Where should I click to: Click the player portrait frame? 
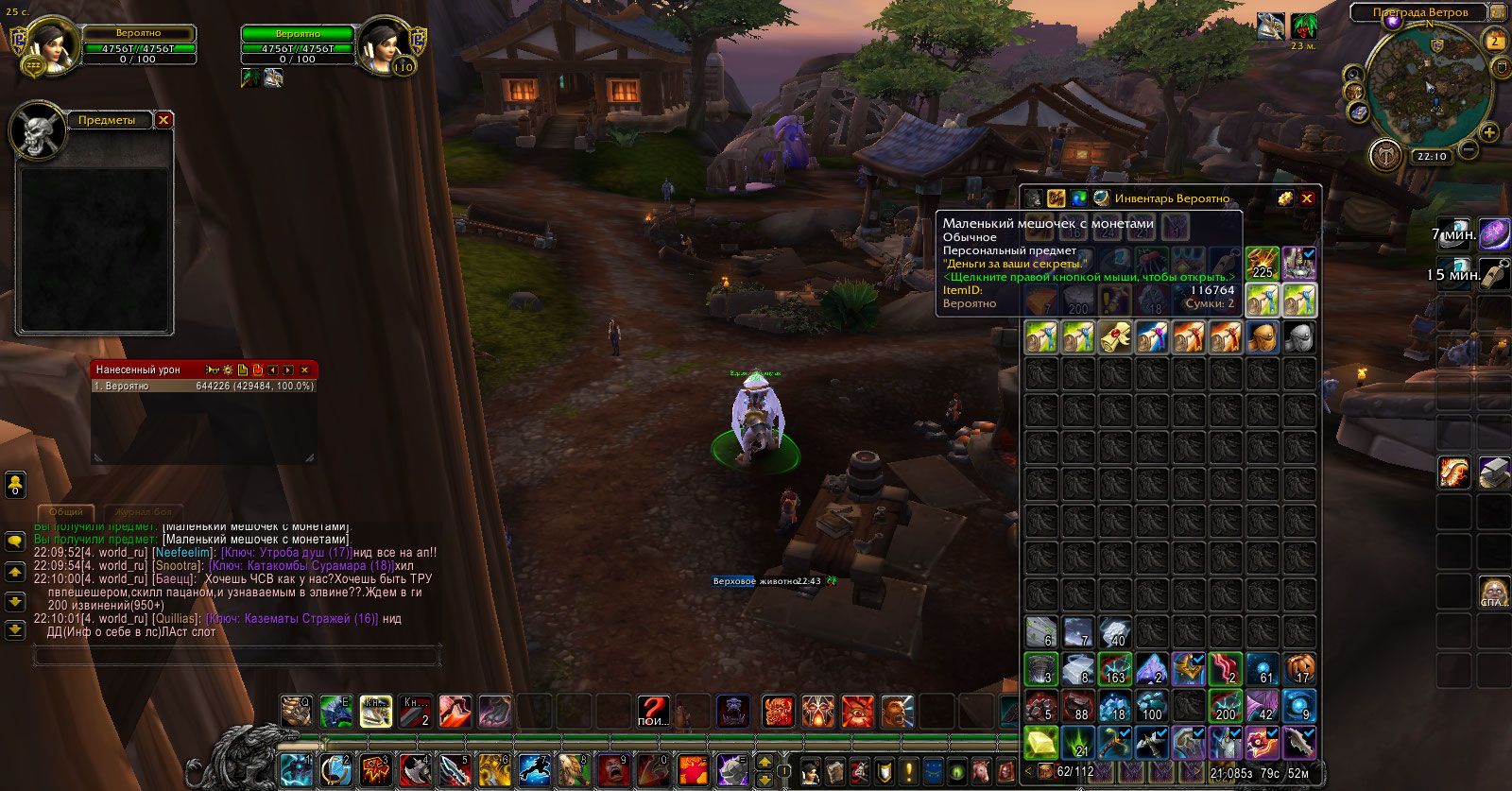[x=54, y=44]
